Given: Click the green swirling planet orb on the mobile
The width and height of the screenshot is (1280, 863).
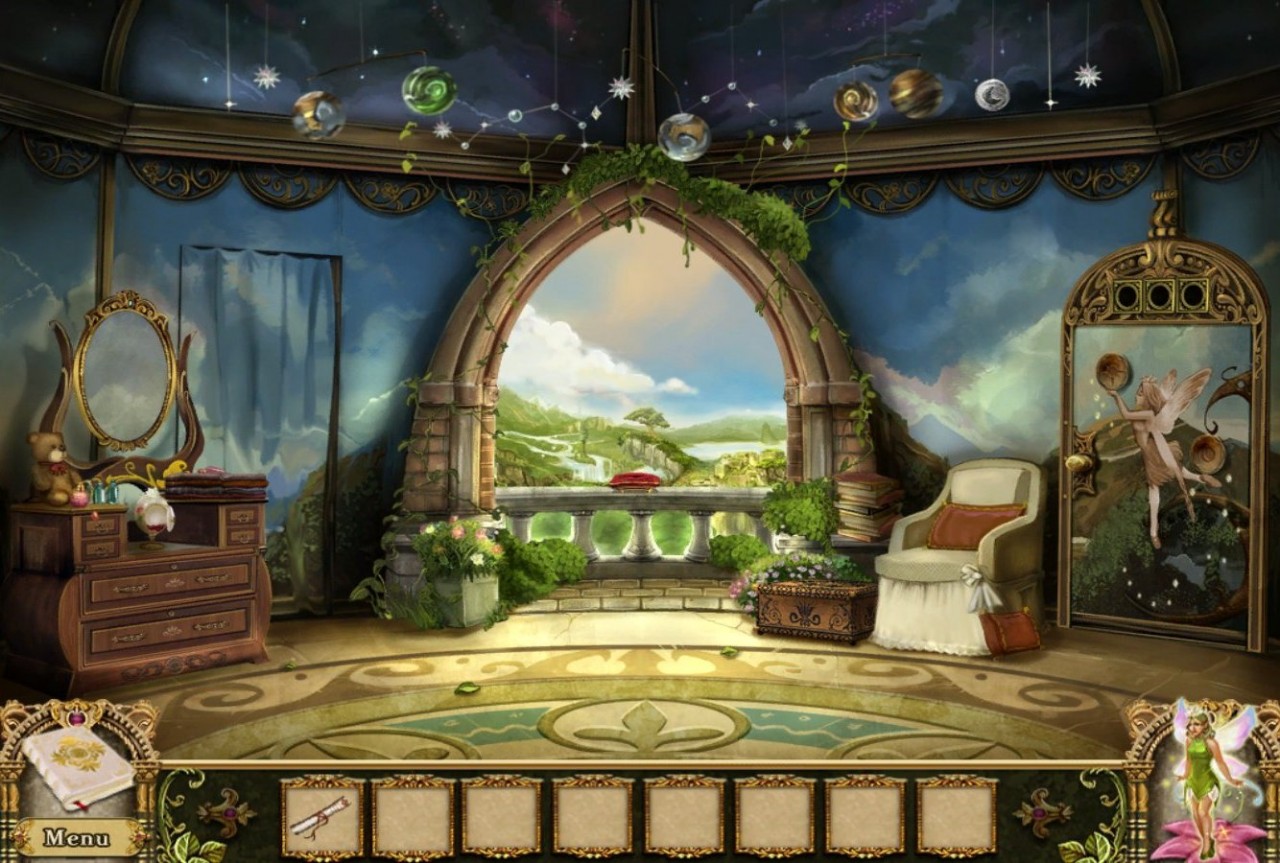Looking at the screenshot, I should 430,91.
